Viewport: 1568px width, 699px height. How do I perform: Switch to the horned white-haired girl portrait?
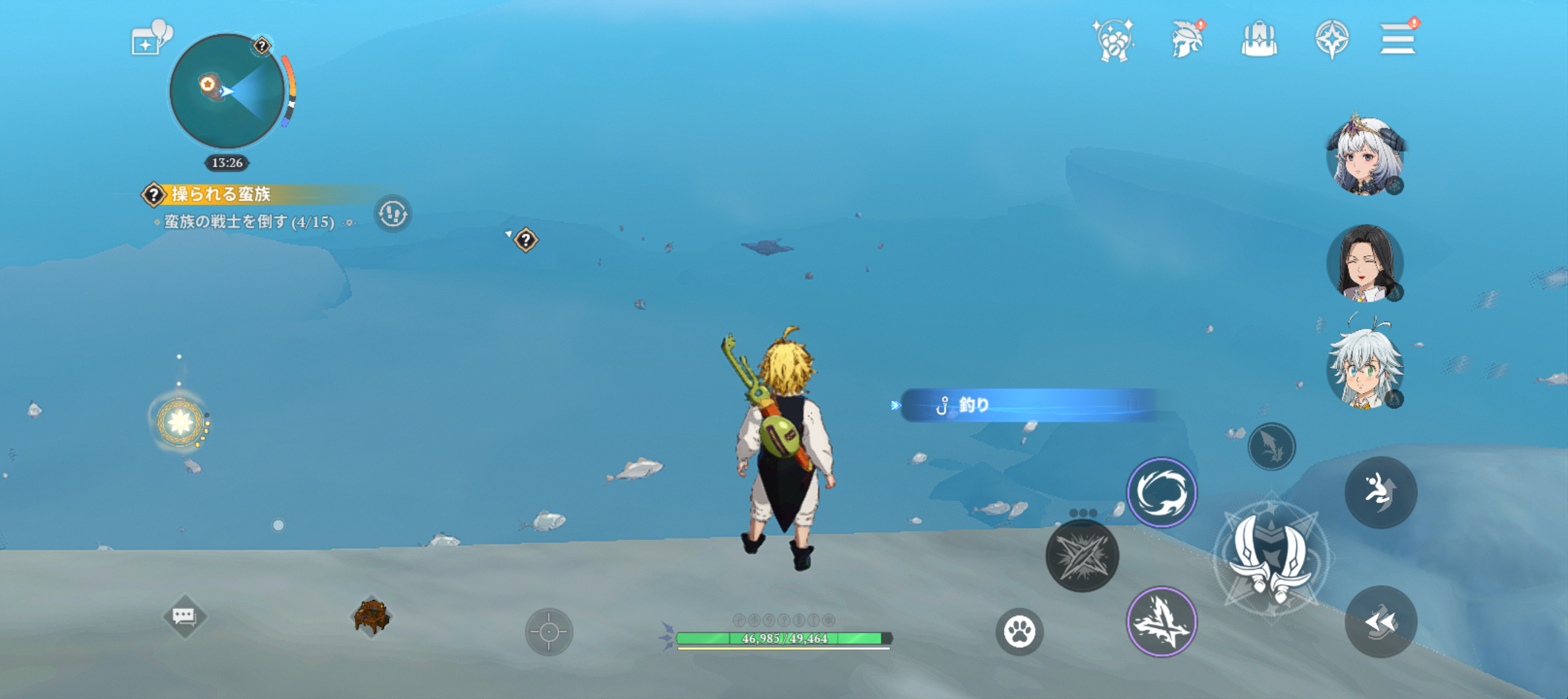pos(1365,155)
